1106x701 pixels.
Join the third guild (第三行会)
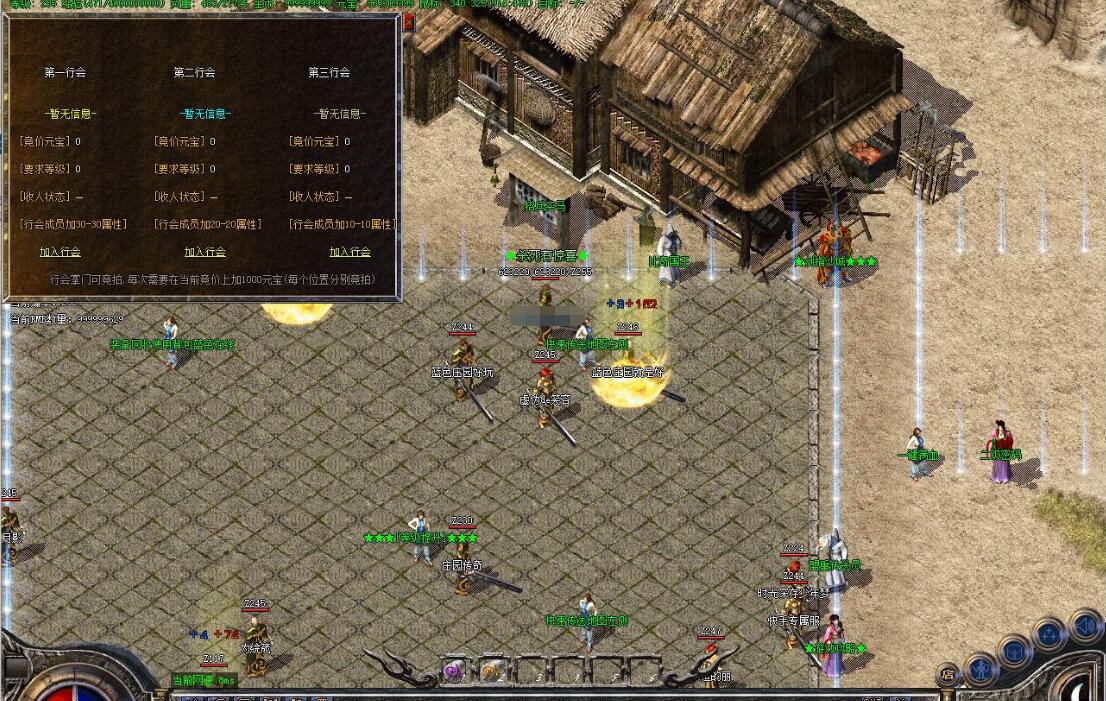pos(350,252)
